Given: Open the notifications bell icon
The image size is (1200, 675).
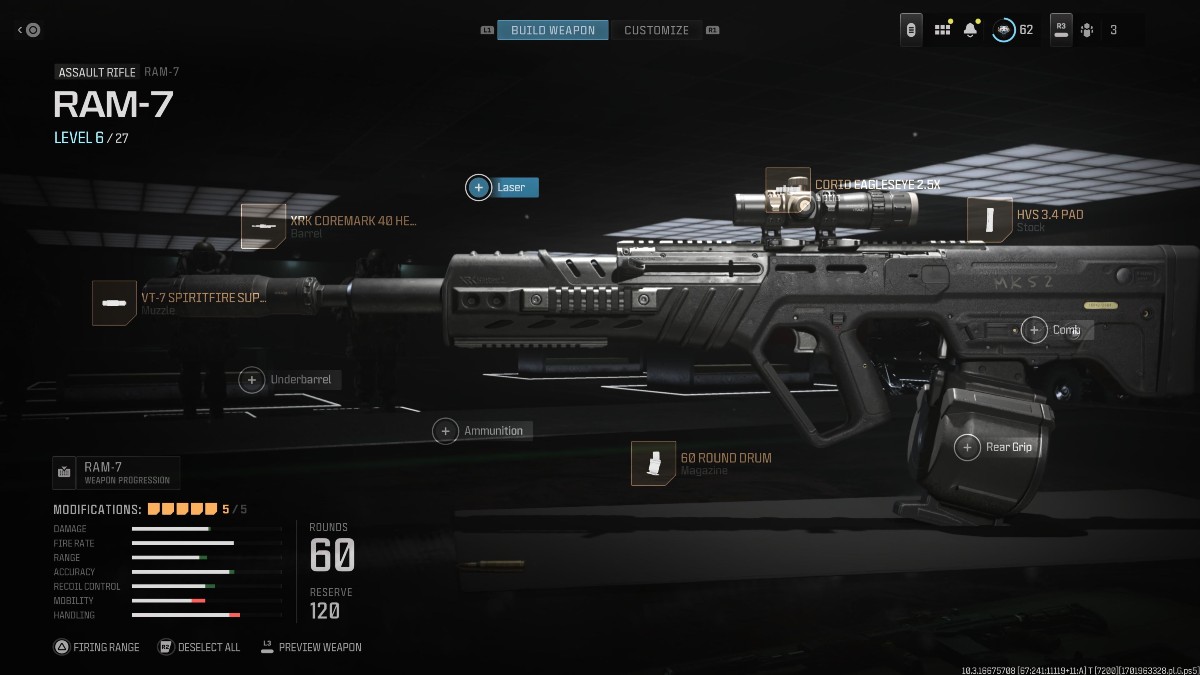Looking at the screenshot, I should tap(970, 30).
